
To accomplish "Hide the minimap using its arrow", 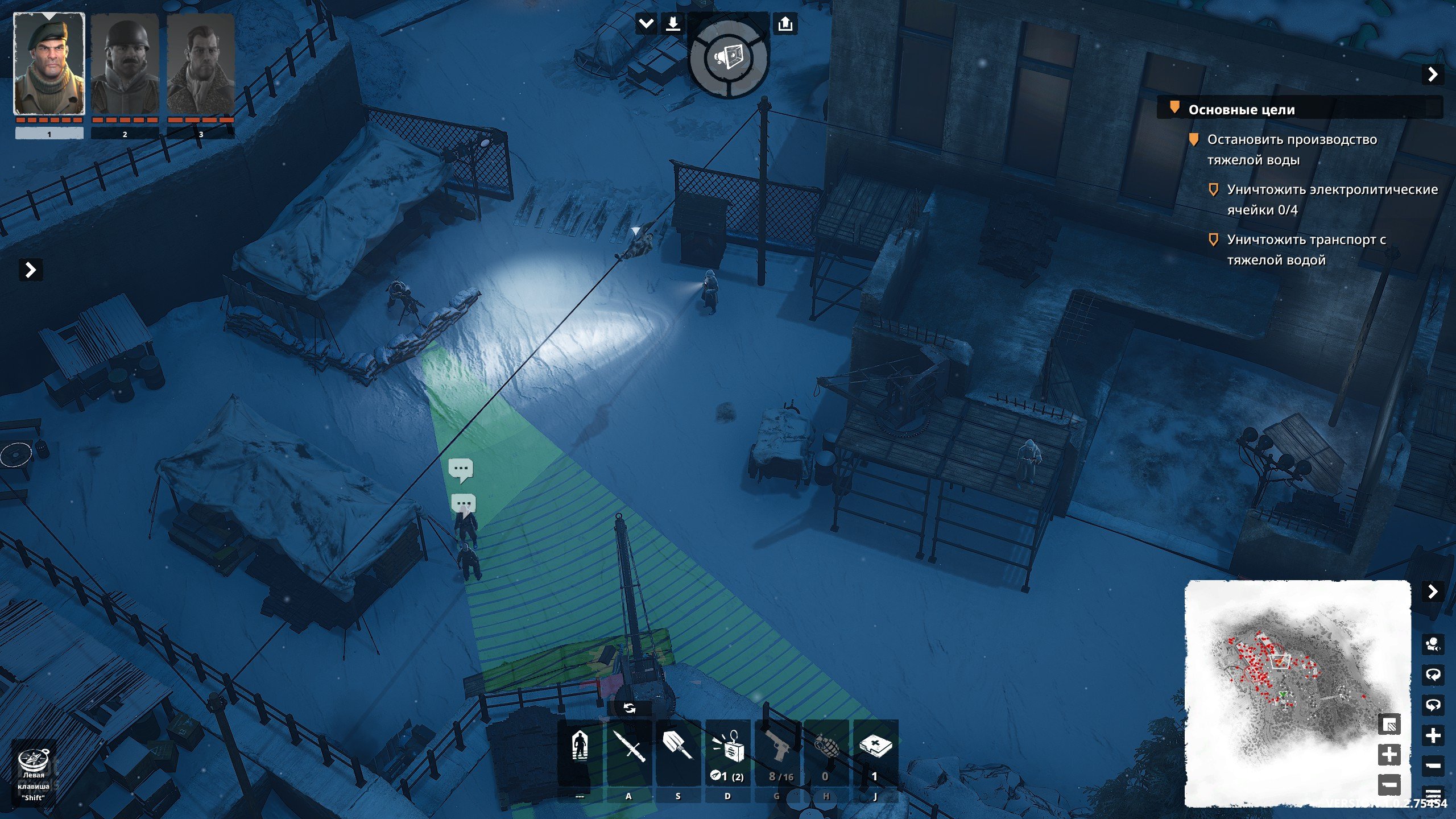I will (x=1433, y=592).
